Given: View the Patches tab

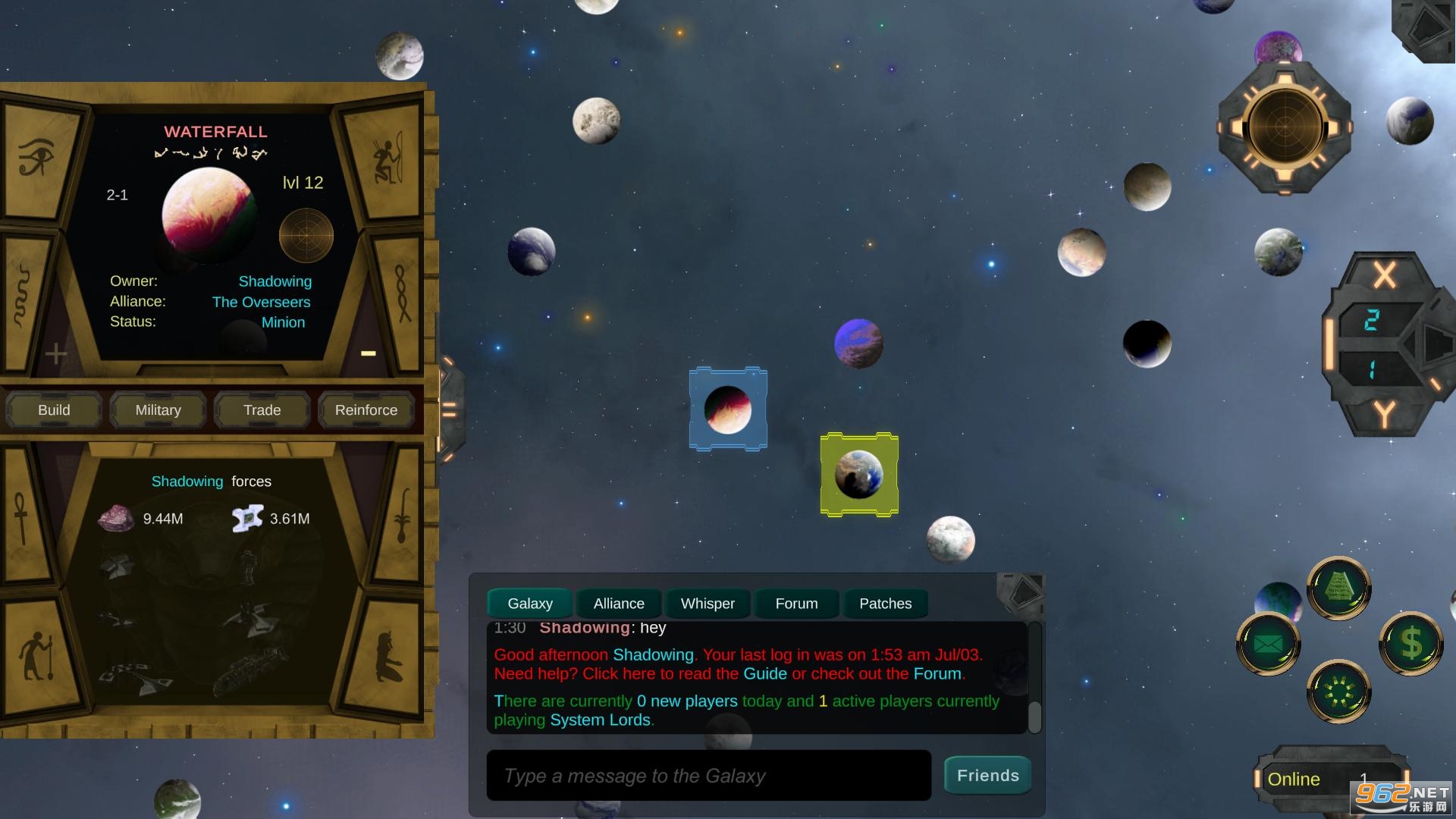Looking at the screenshot, I should coord(885,604).
